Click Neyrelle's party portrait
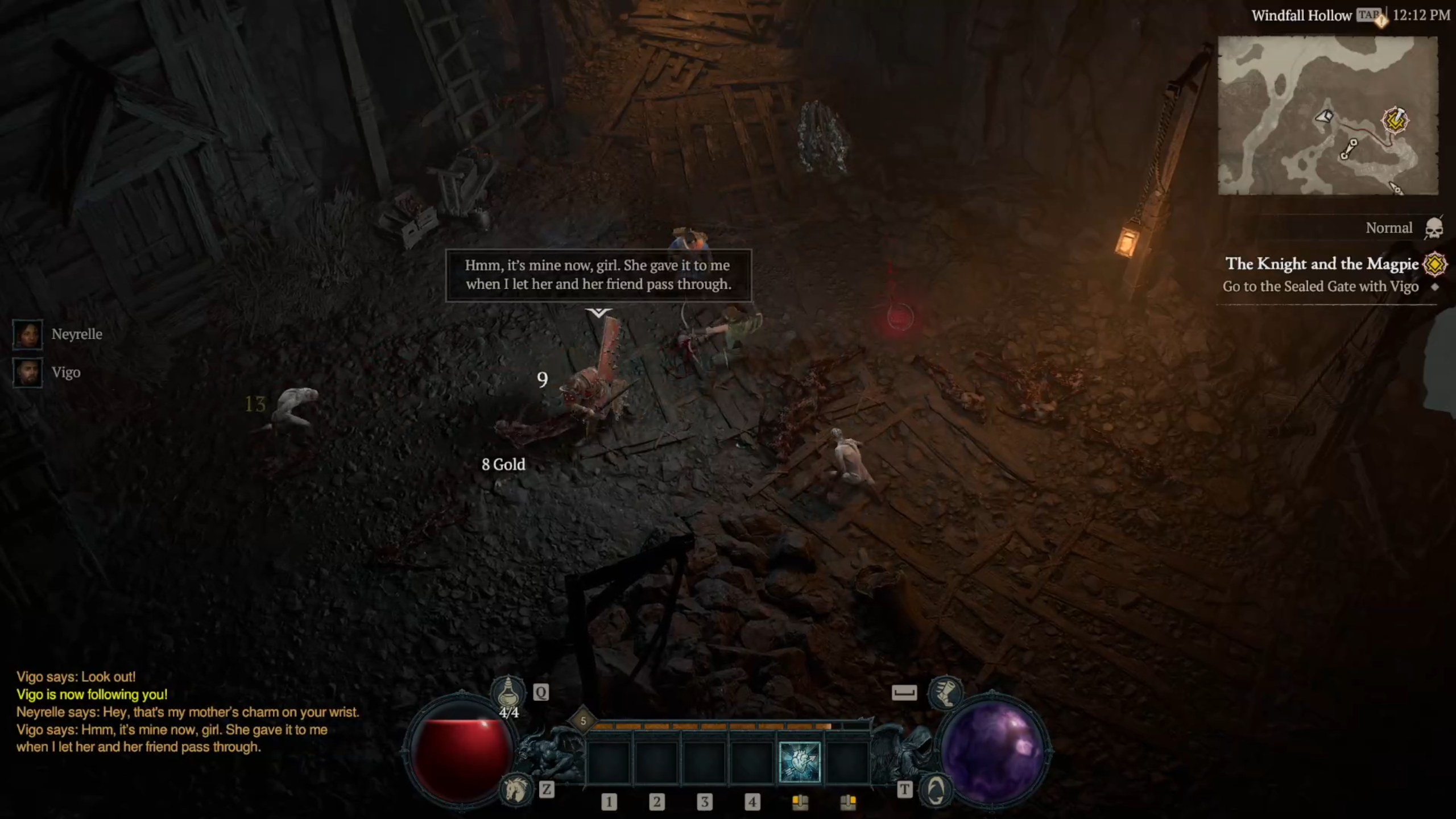Viewport: 1456px width, 819px height. 27,334
